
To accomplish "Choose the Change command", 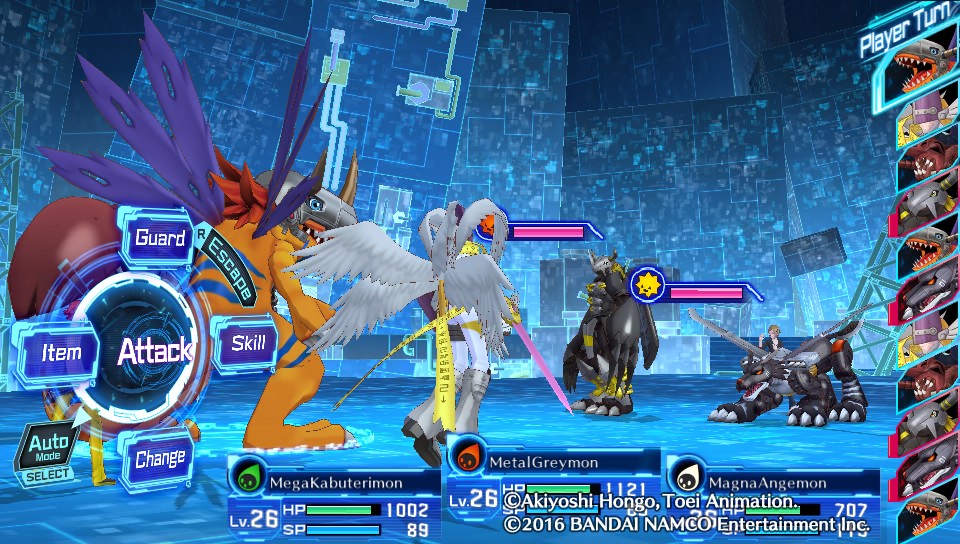I will [160, 460].
